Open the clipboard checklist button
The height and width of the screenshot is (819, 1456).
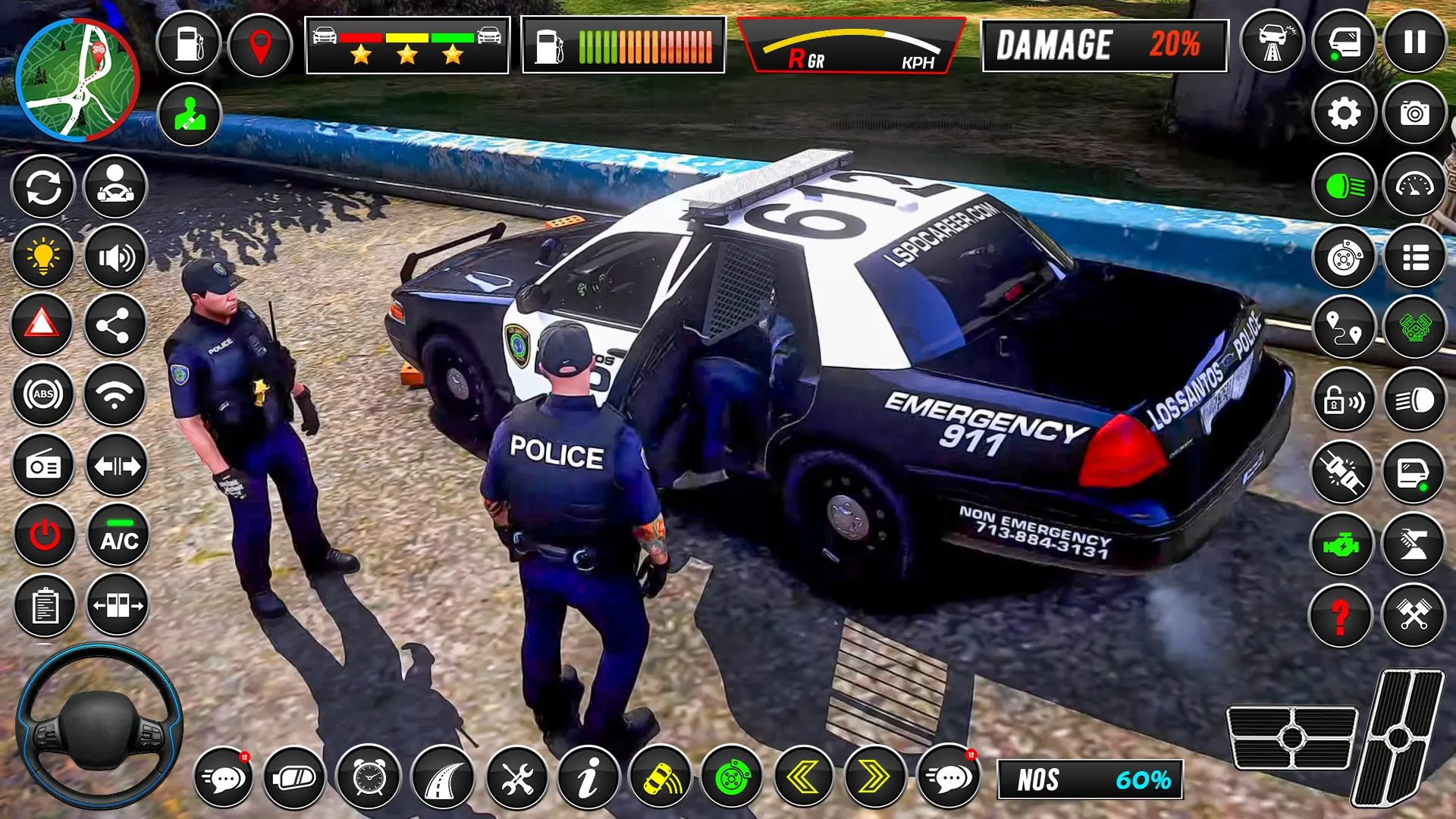point(45,607)
